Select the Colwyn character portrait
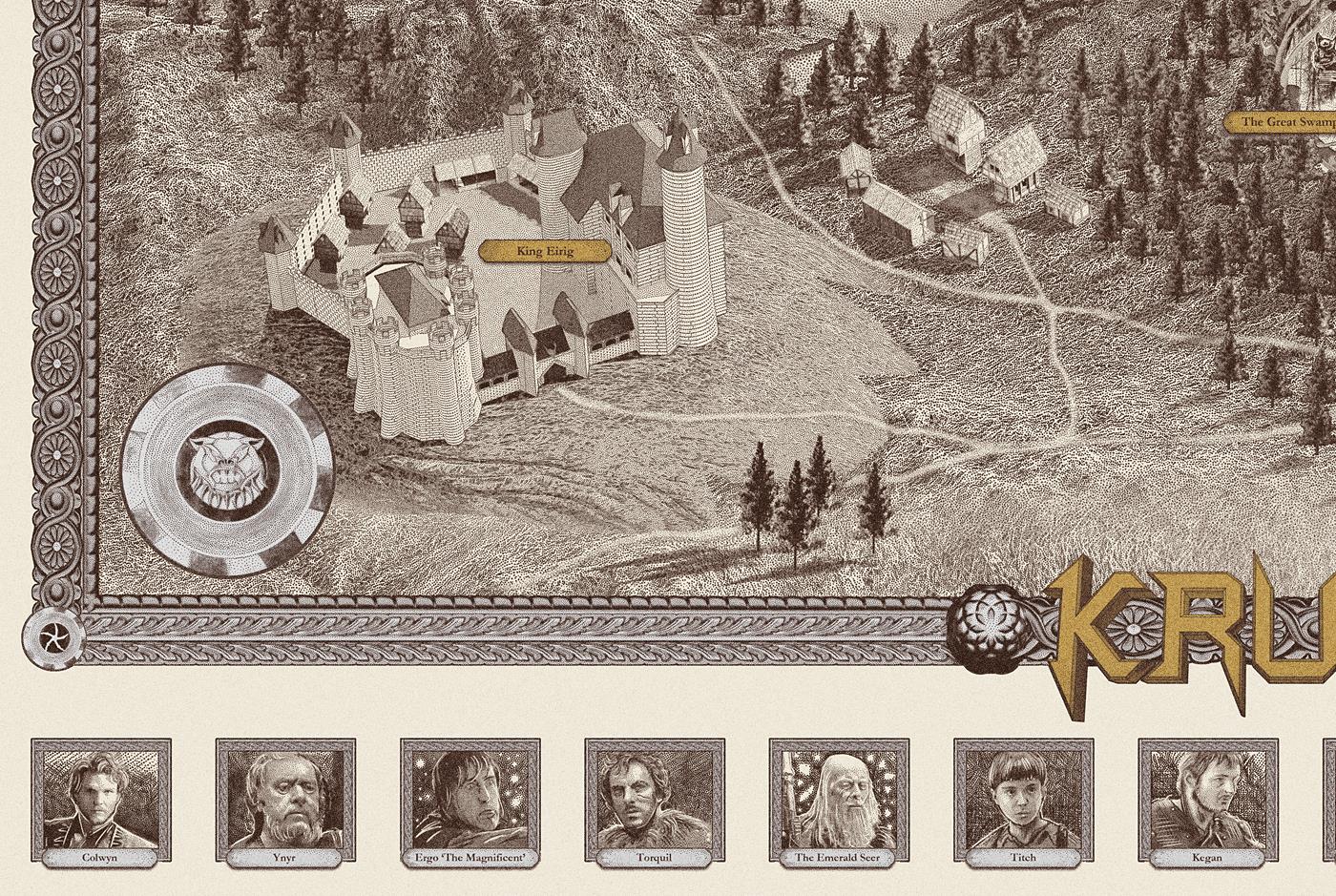This screenshot has height=896, width=1336. (100, 800)
